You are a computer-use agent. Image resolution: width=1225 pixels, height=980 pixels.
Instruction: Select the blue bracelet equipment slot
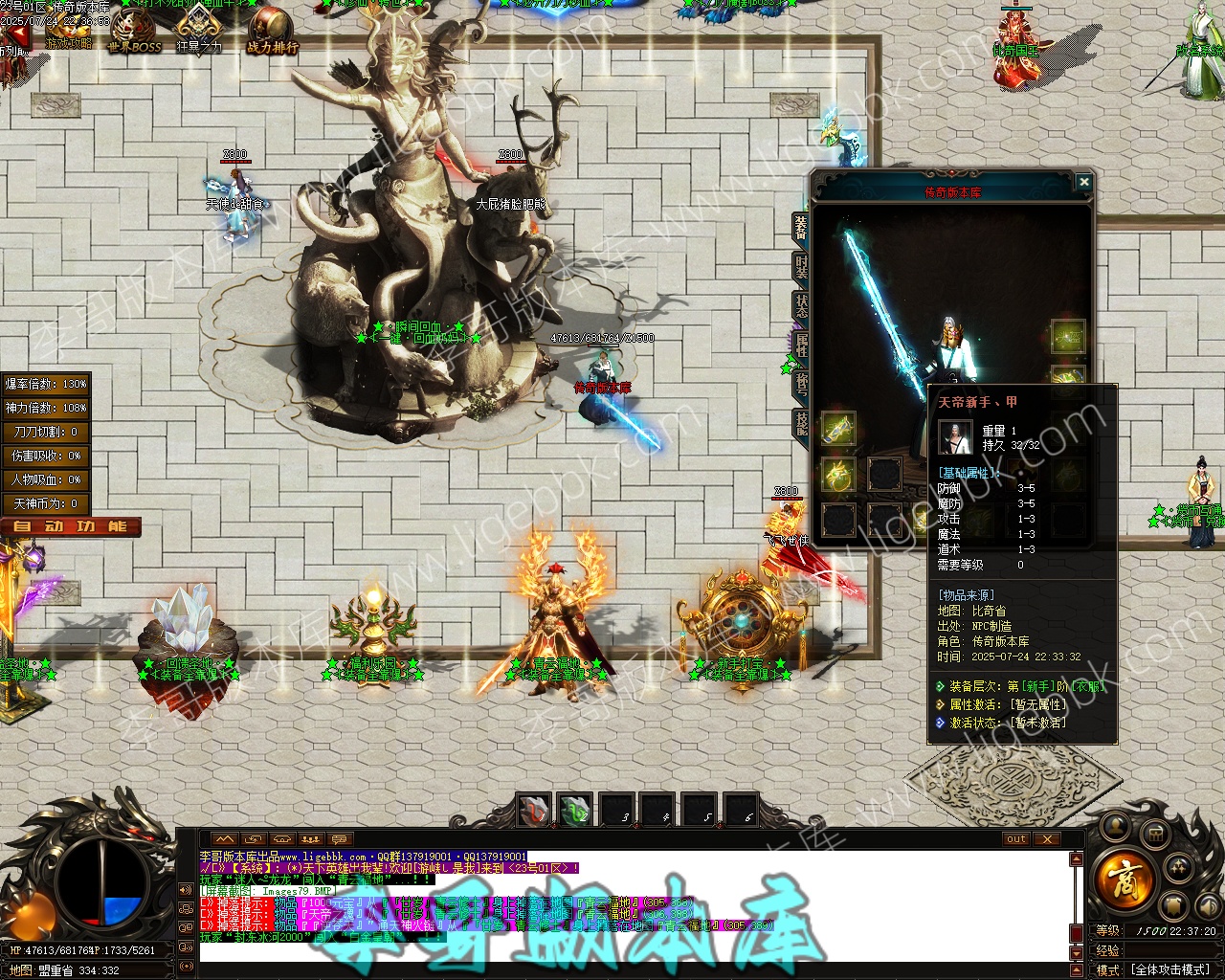[x=838, y=428]
